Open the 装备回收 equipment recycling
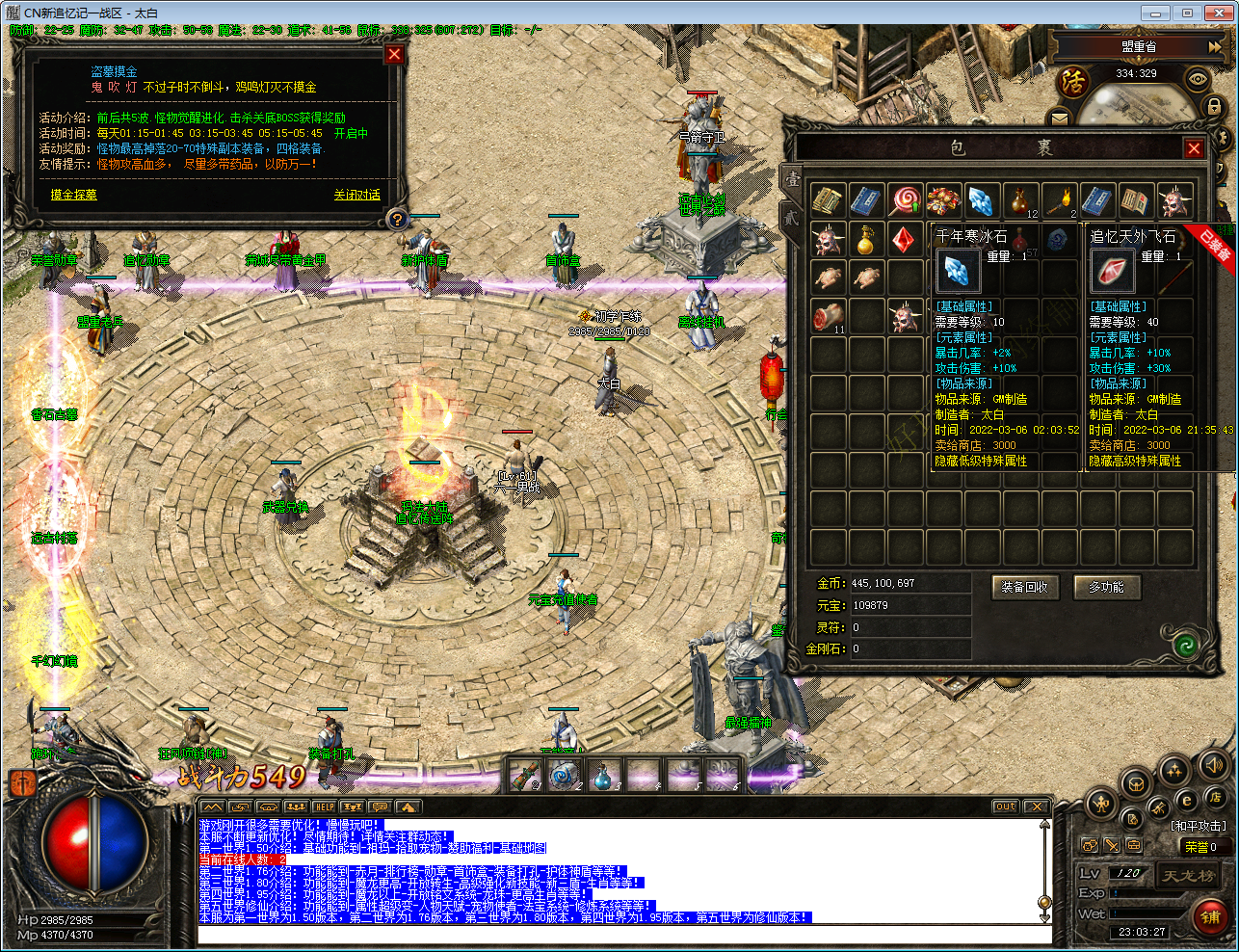Viewport: 1239px width, 952px height. [x=1024, y=587]
